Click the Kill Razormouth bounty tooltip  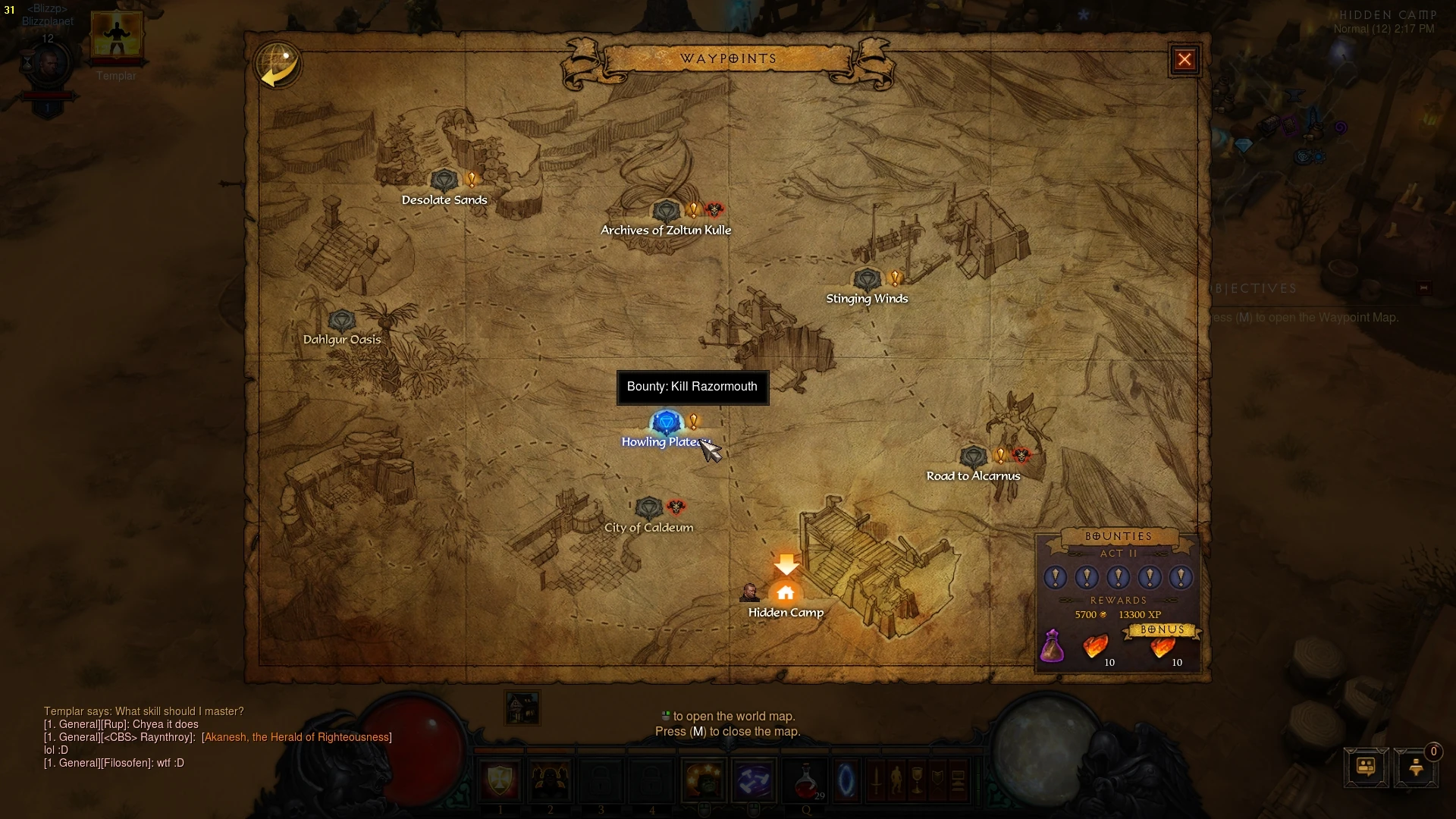(x=692, y=387)
